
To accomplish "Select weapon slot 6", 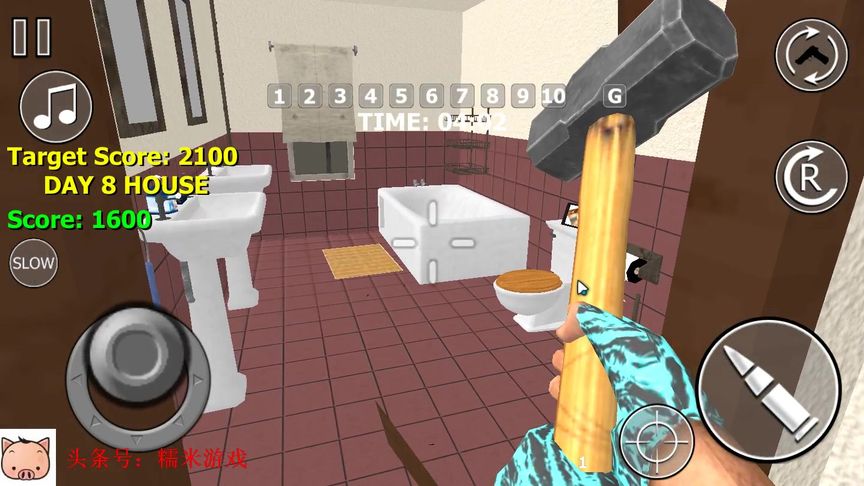I will click(x=432, y=96).
